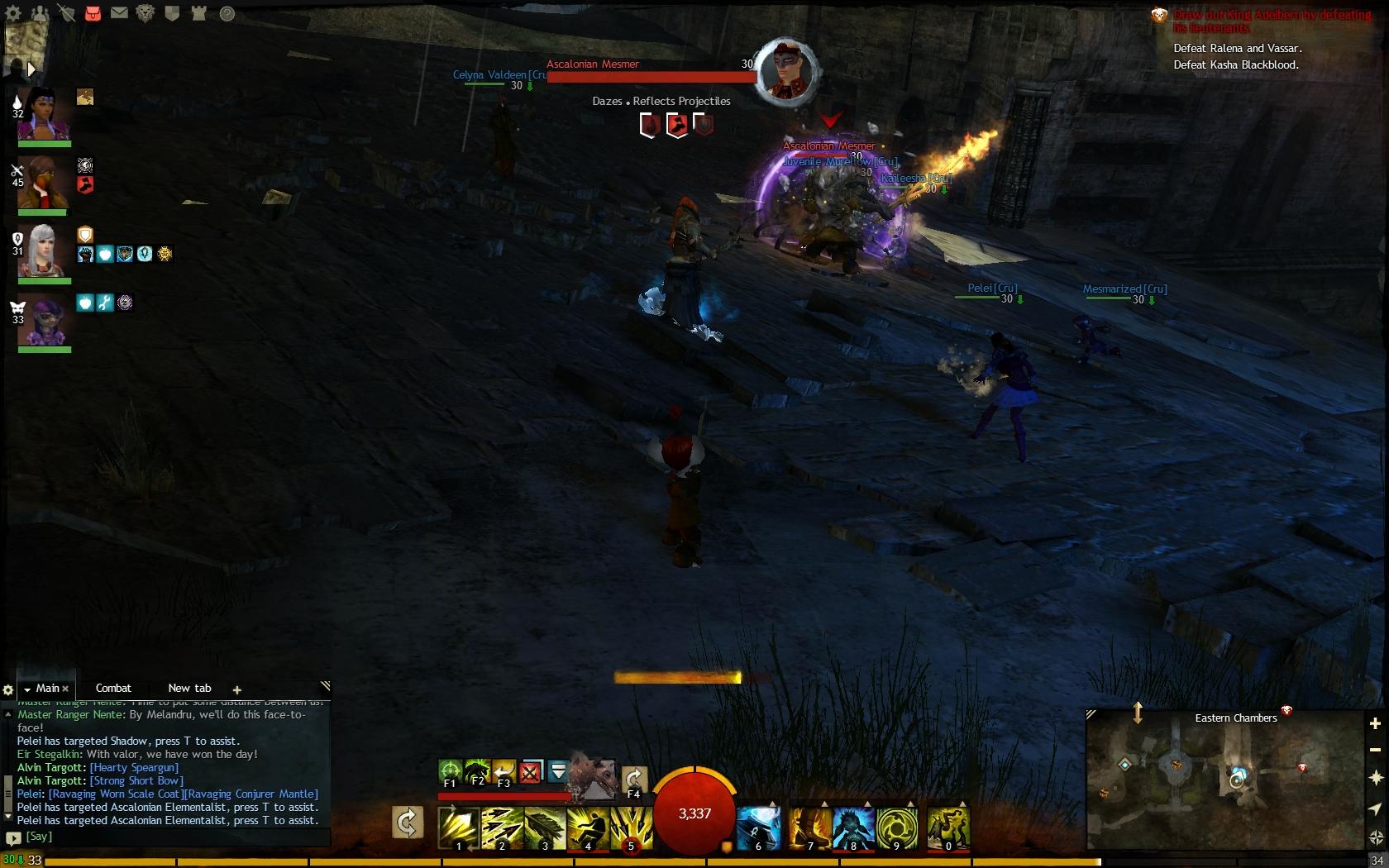Swap weapons with the curved arrow button
The height and width of the screenshot is (868, 1389).
point(408,823)
